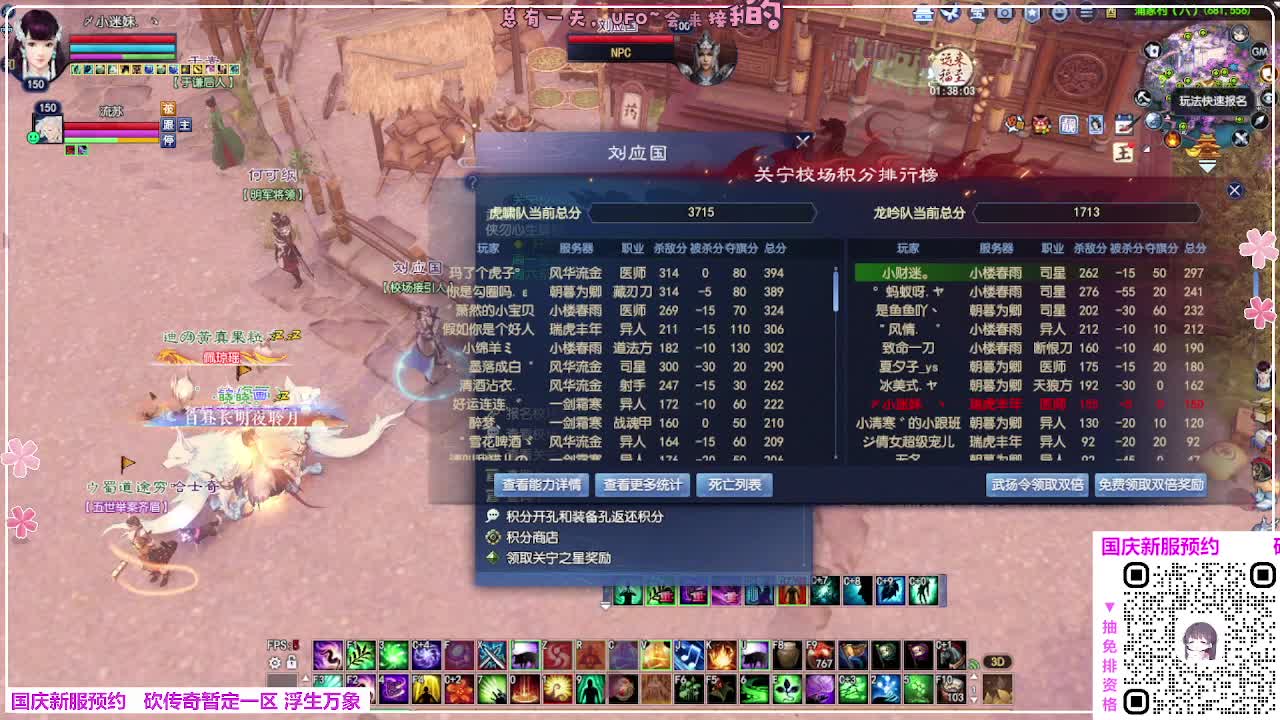The image size is (1280, 720).
Task: Open the 靓 appearance icon below the minimap
Action: coord(1067,126)
